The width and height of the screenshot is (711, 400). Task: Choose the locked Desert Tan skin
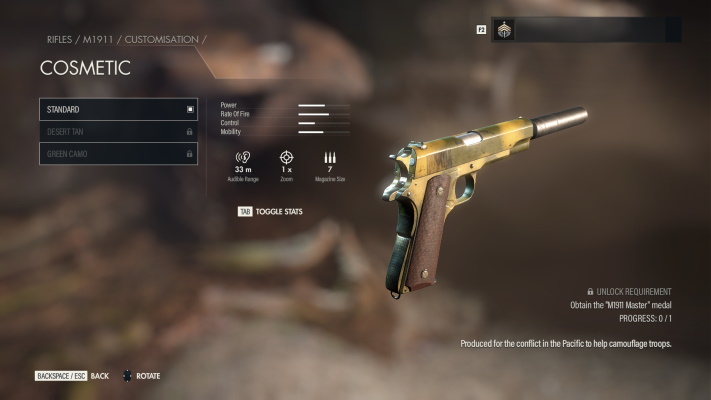coord(118,131)
